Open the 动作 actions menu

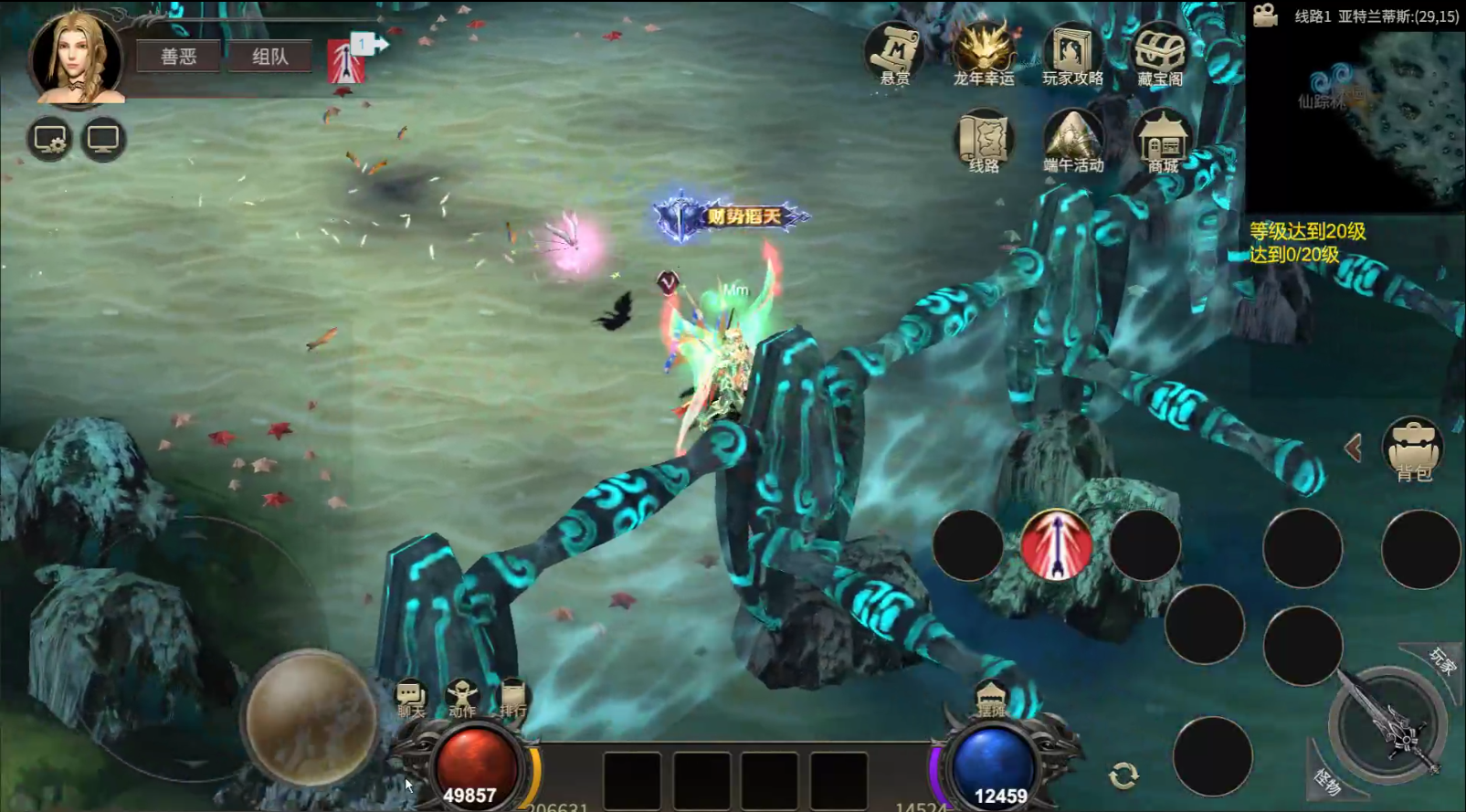(462, 701)
